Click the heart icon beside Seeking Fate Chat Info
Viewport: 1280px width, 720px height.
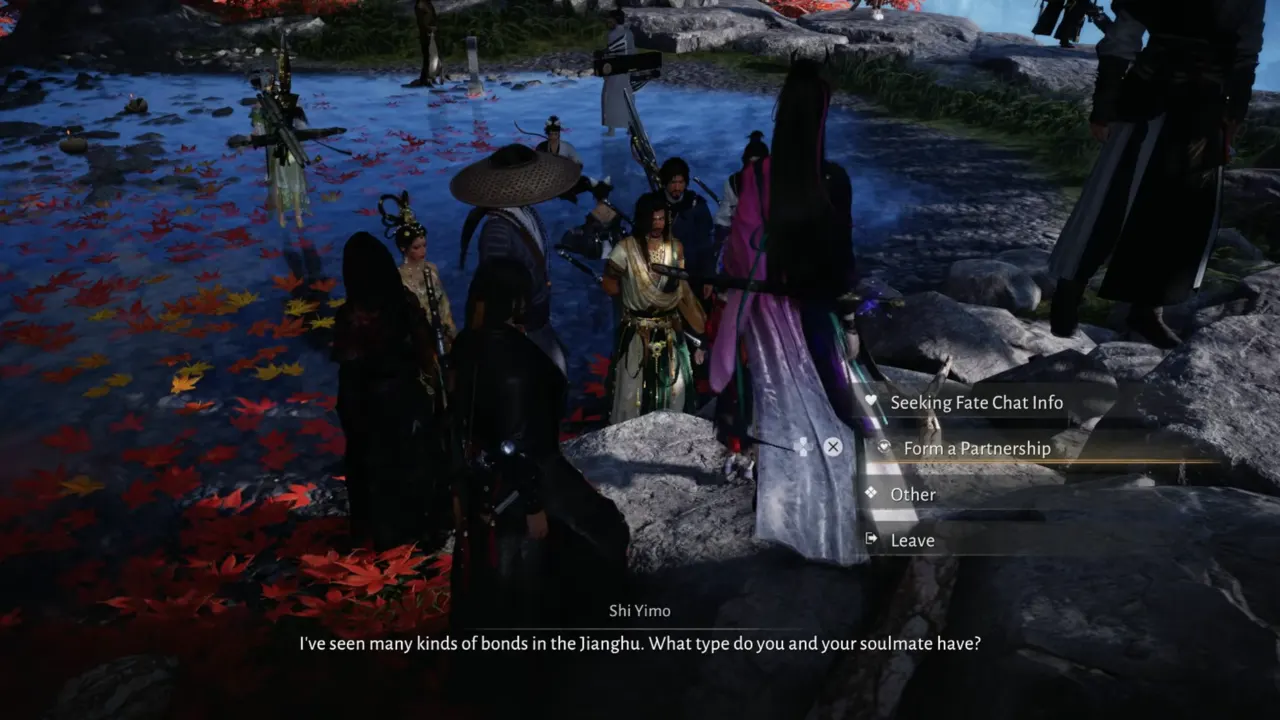point(873,402)
